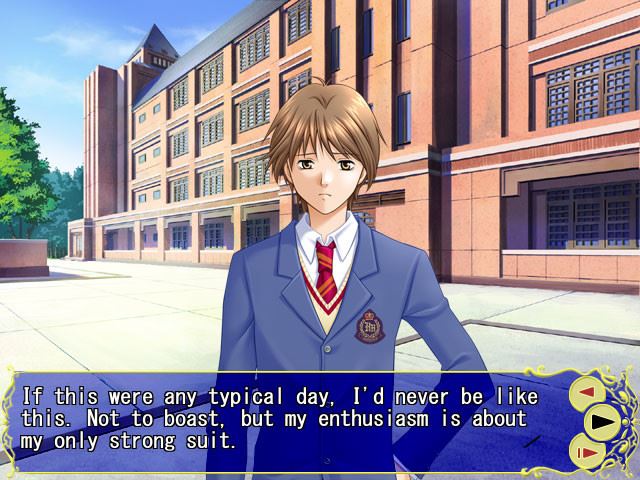Go back with the red left arrow
Image resolution: width=640 pixels, height=480 pixels.
click(x=586, y=392)
